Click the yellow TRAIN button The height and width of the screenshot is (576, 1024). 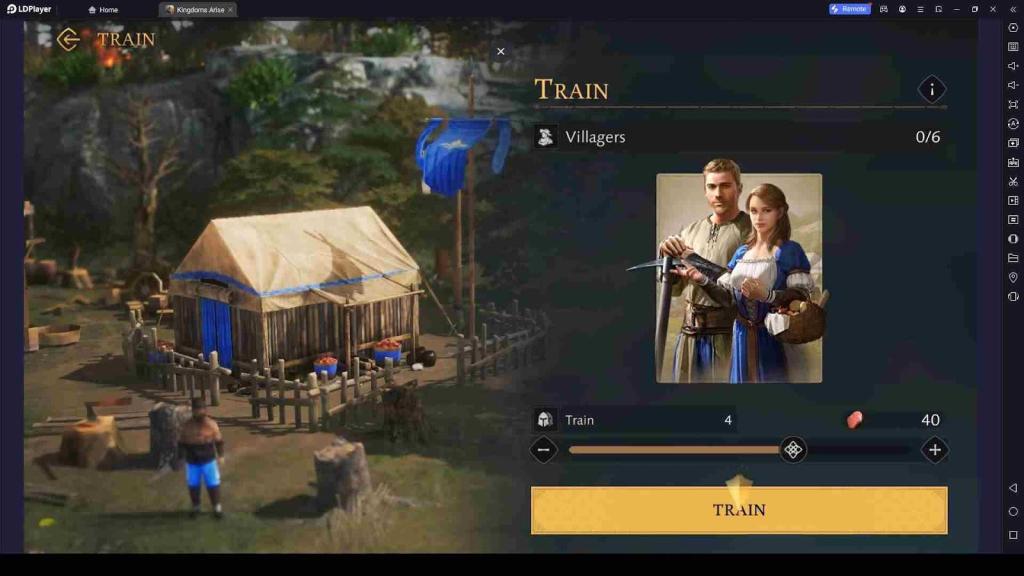739,510
